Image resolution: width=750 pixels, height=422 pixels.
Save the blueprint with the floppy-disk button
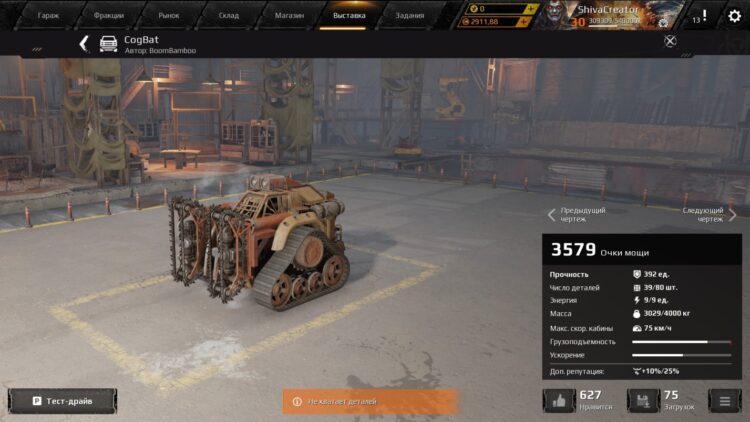[643, 401]
